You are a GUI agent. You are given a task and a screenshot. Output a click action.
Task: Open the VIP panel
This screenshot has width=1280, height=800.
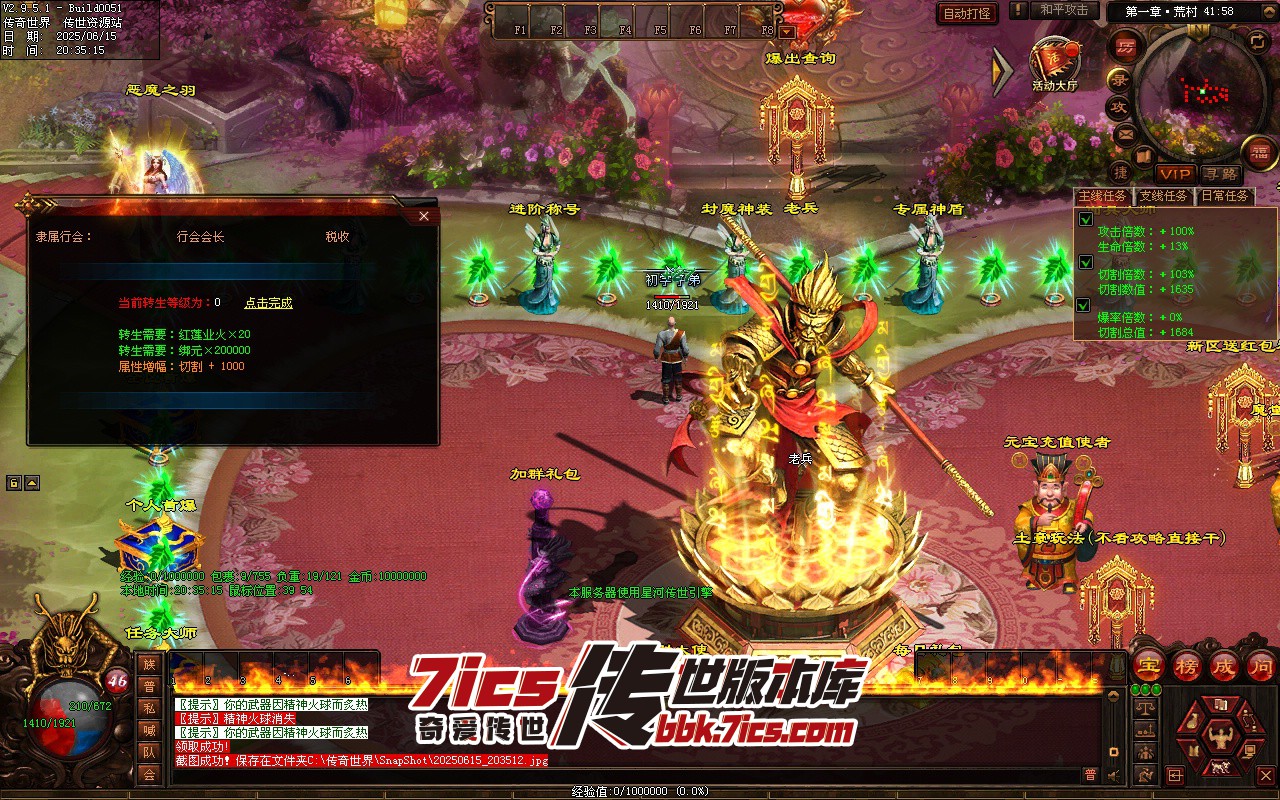point(1175,174)
